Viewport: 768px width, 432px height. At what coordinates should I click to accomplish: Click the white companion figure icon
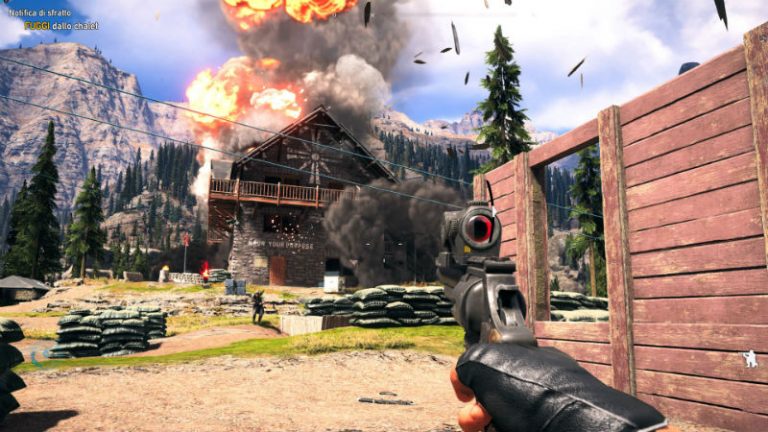[750, 358]
